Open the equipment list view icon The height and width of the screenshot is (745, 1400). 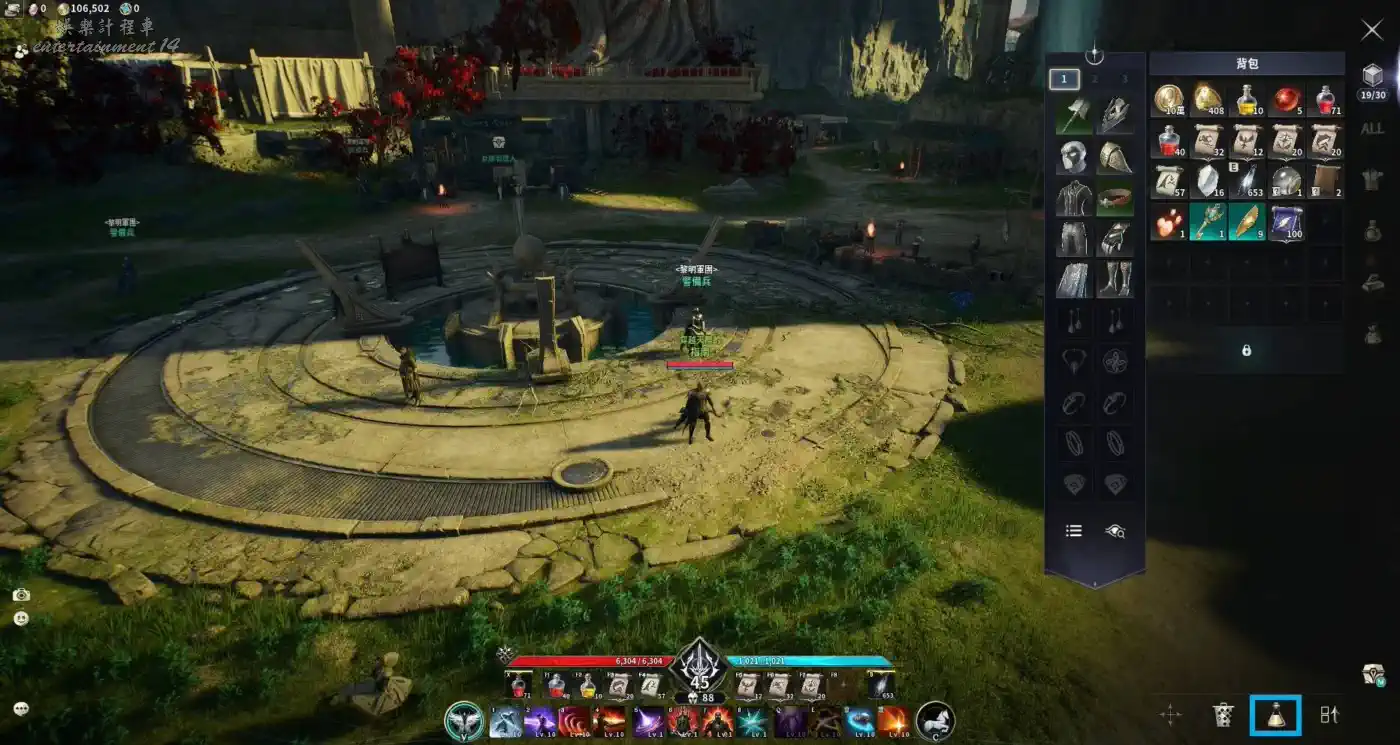1074,531
